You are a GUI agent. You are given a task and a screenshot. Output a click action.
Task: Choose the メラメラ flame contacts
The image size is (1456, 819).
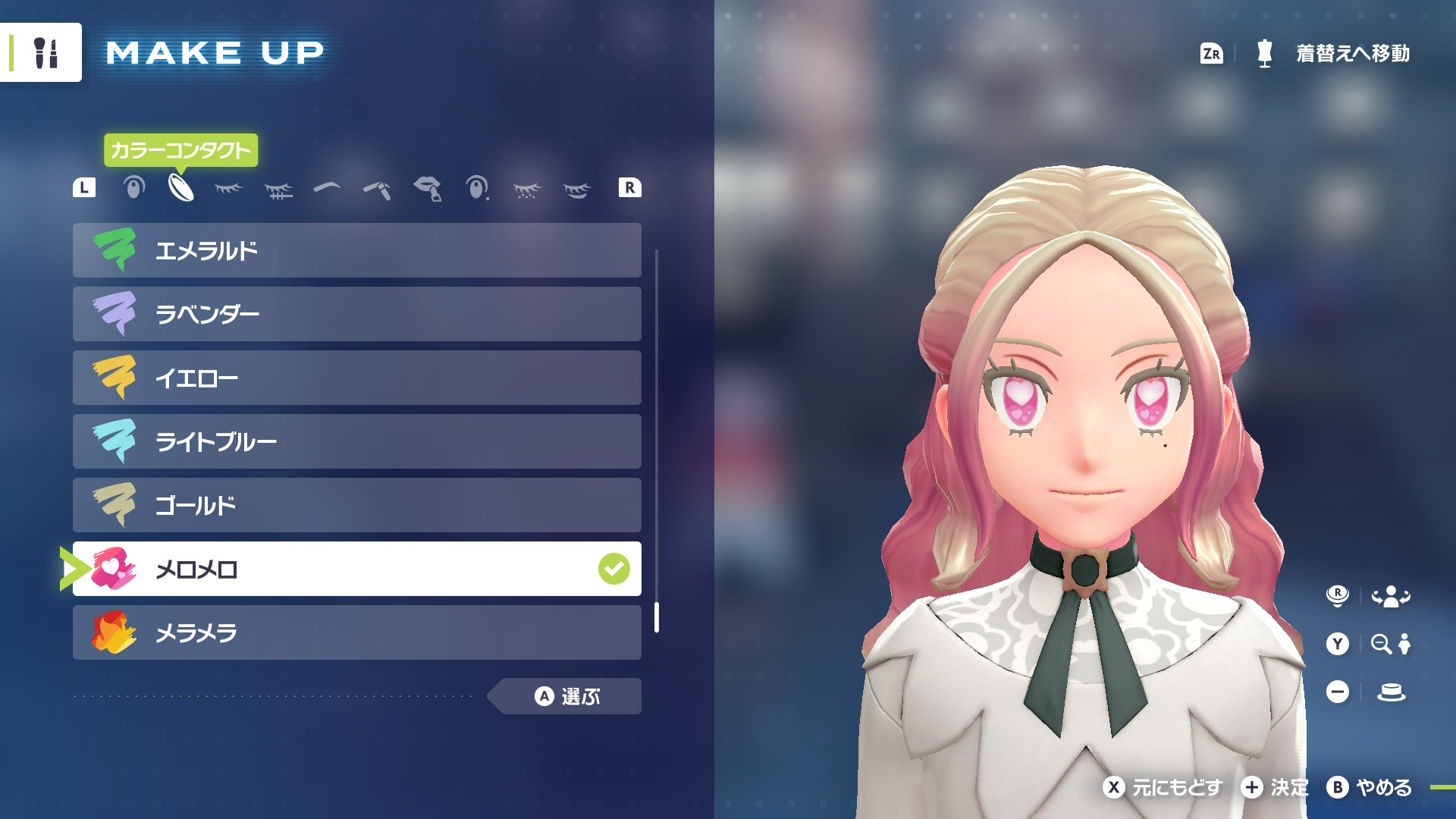356,632
